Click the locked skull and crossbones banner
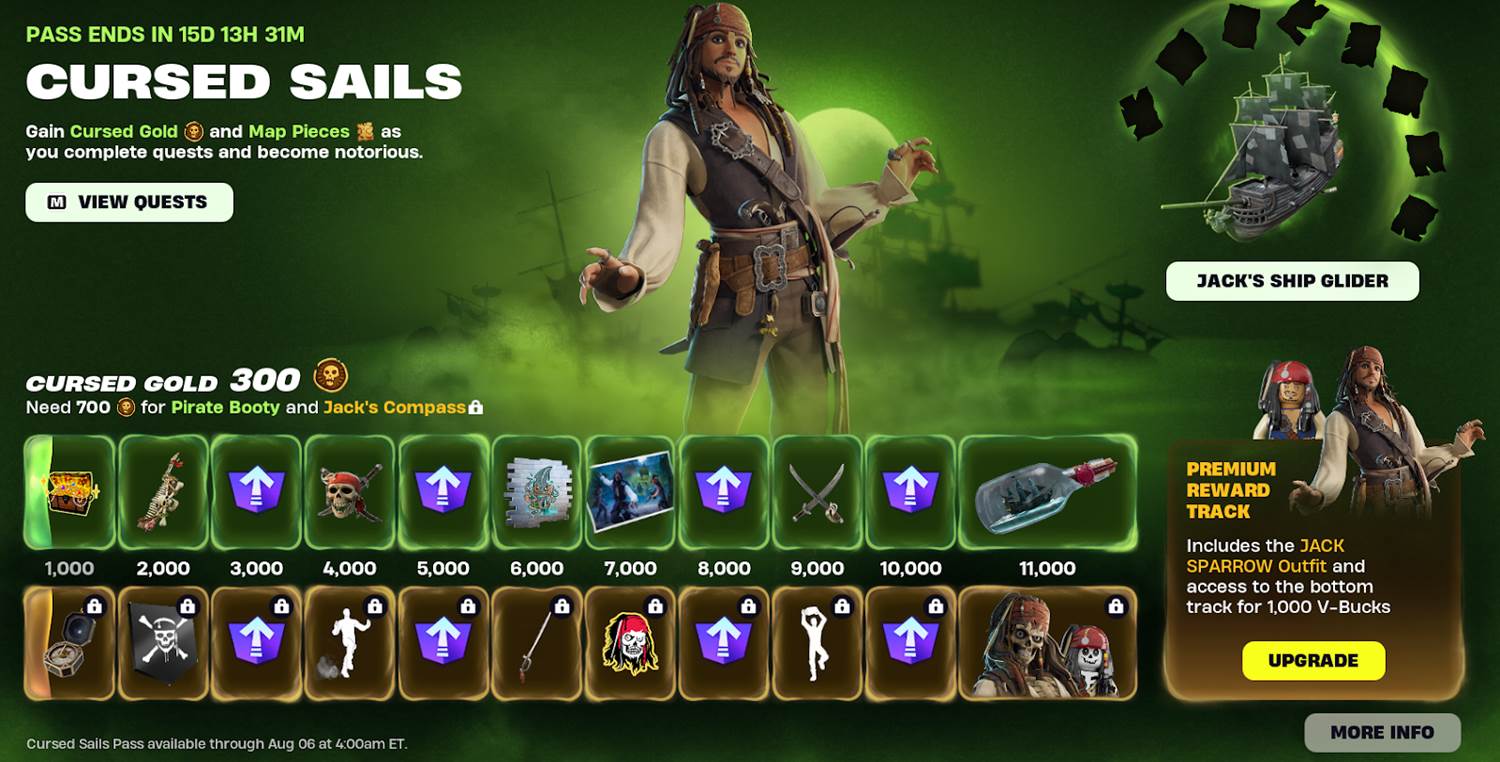 click(x=163, y=643)
